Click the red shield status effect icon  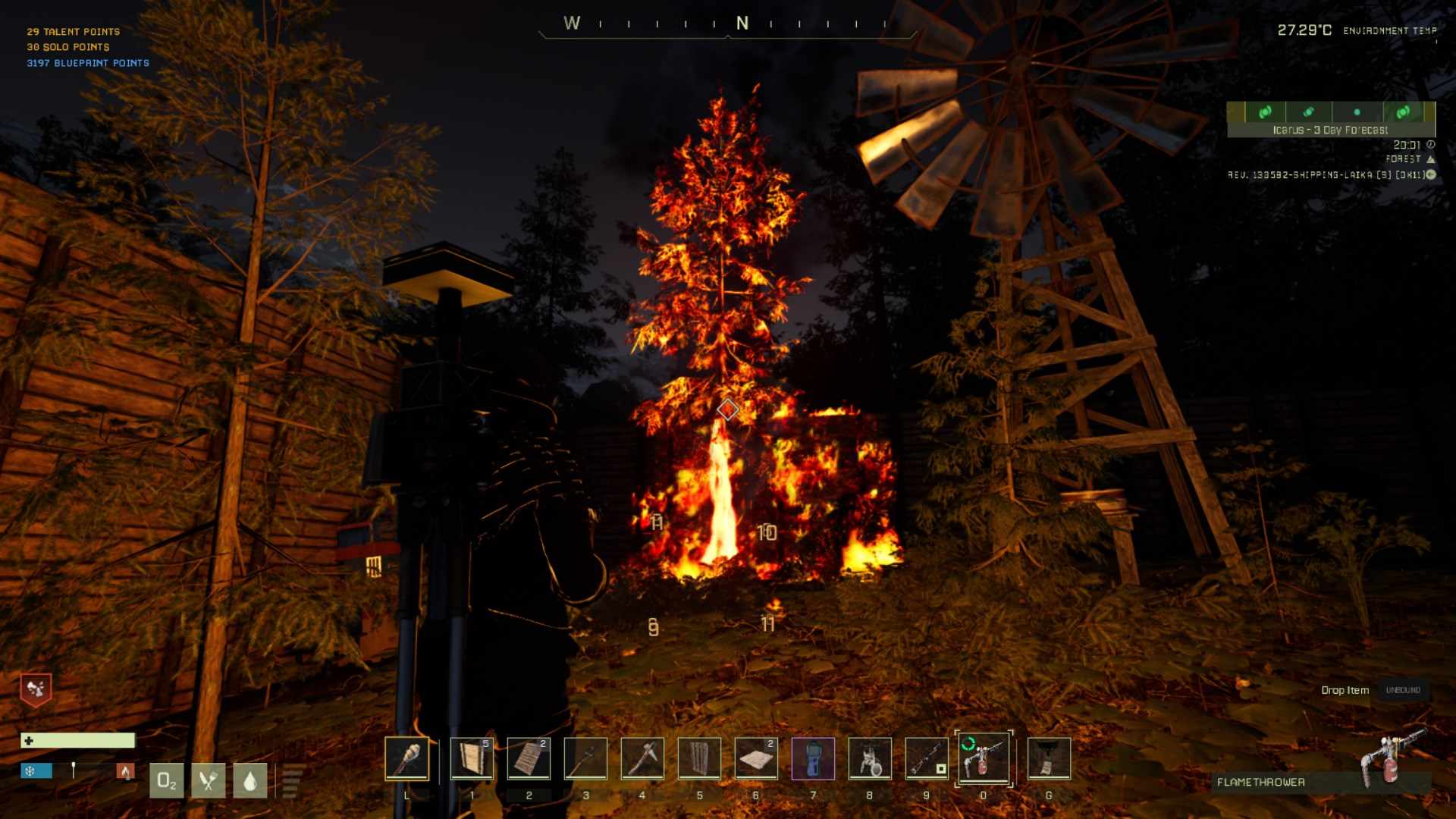click(36, 689)
